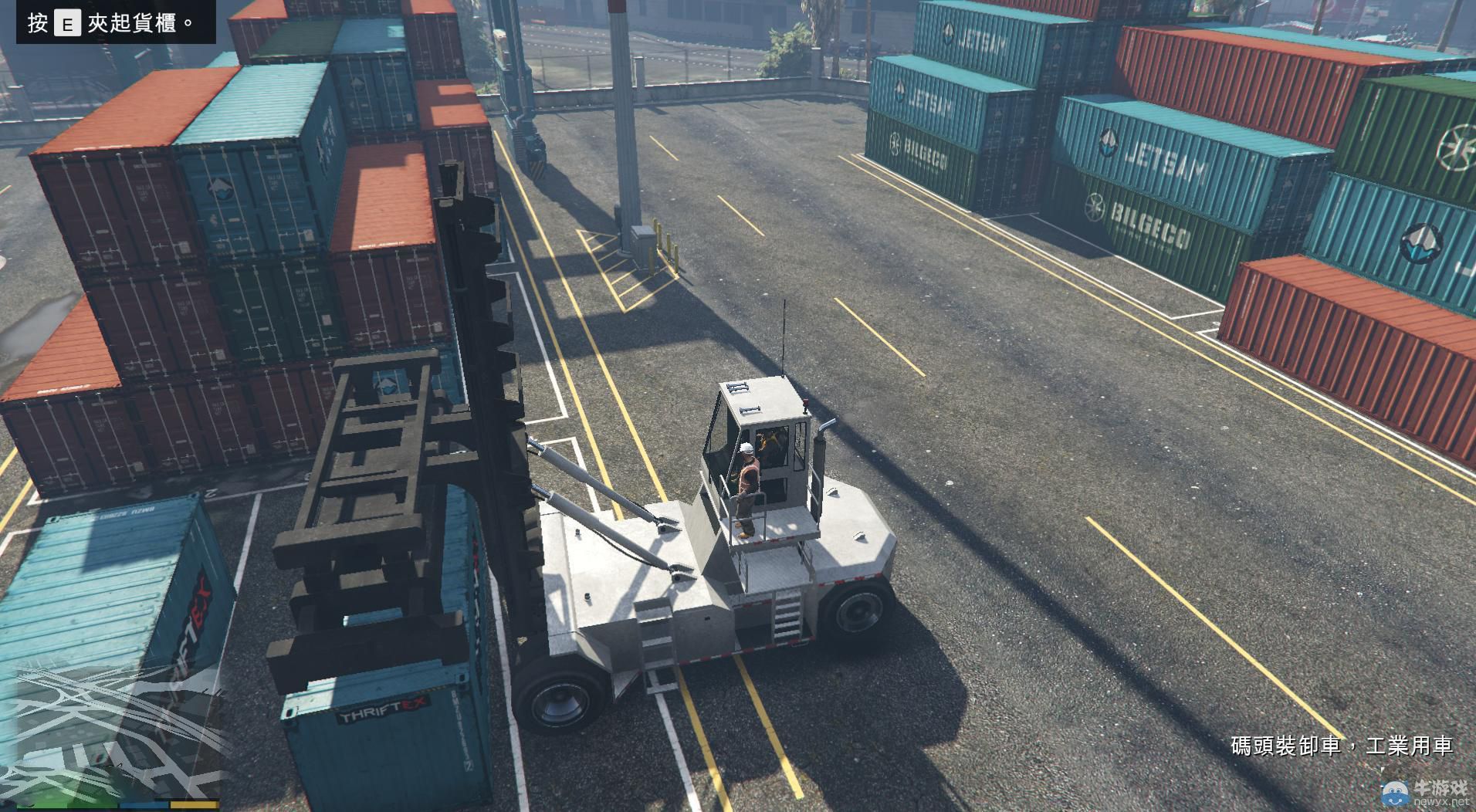Click the electrical junction box on the pole
Screen dimensions: 1476x812
(643, 239)
